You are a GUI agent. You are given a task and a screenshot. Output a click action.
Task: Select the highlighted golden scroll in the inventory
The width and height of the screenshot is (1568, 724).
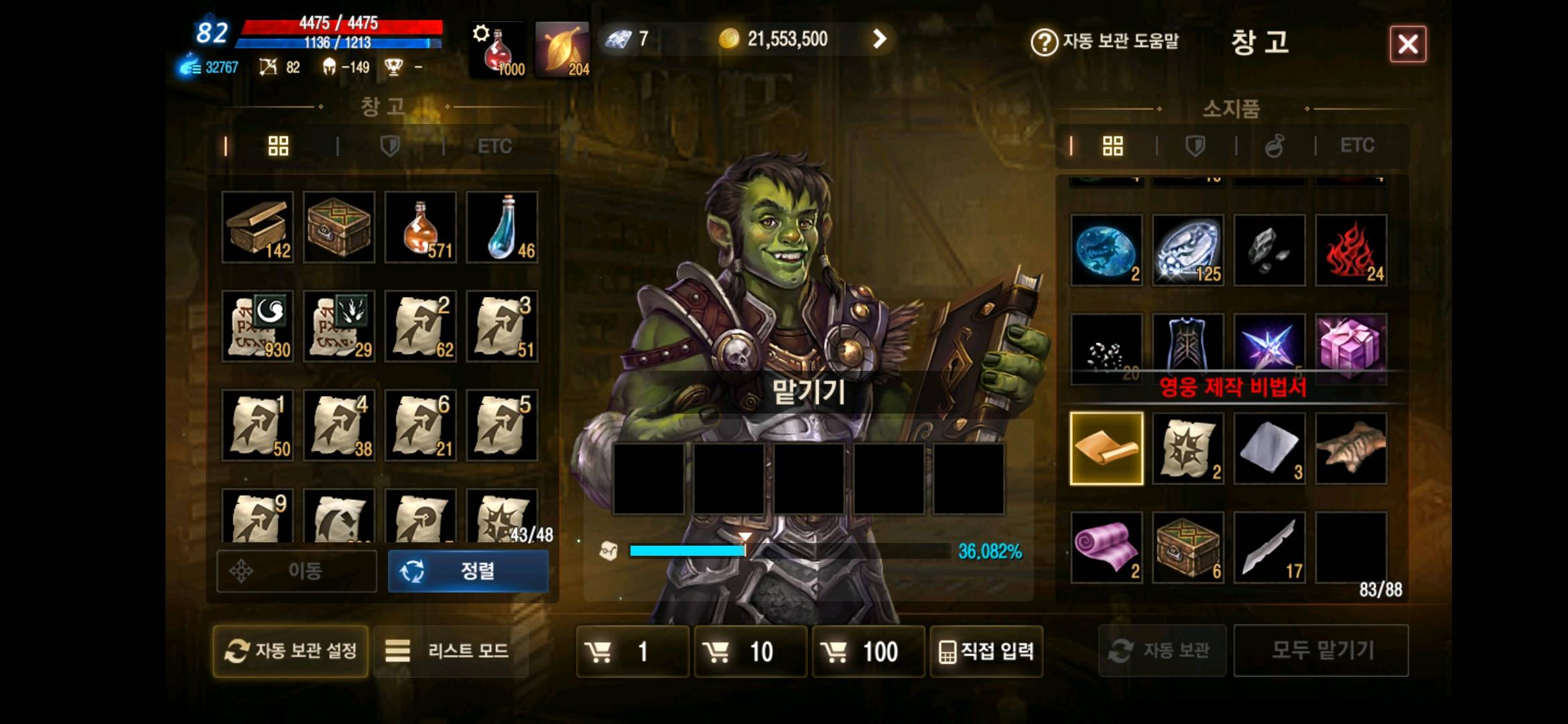pos(1106,448)
